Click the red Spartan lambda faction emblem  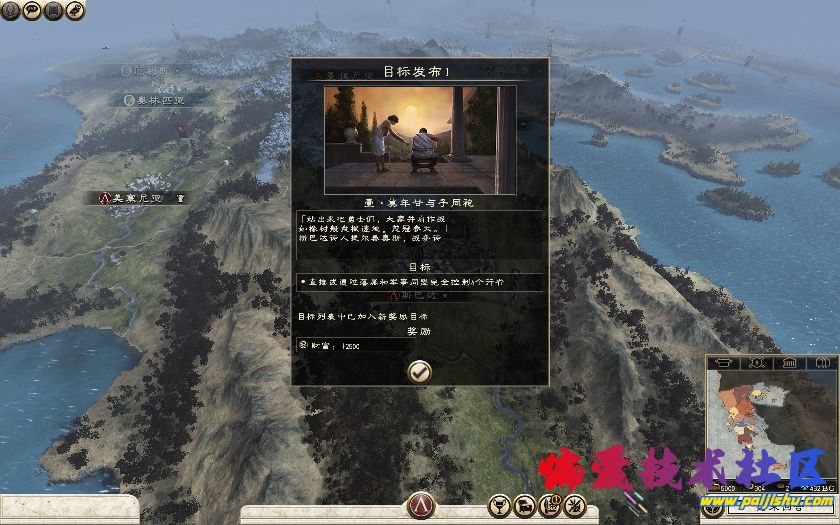420,505
